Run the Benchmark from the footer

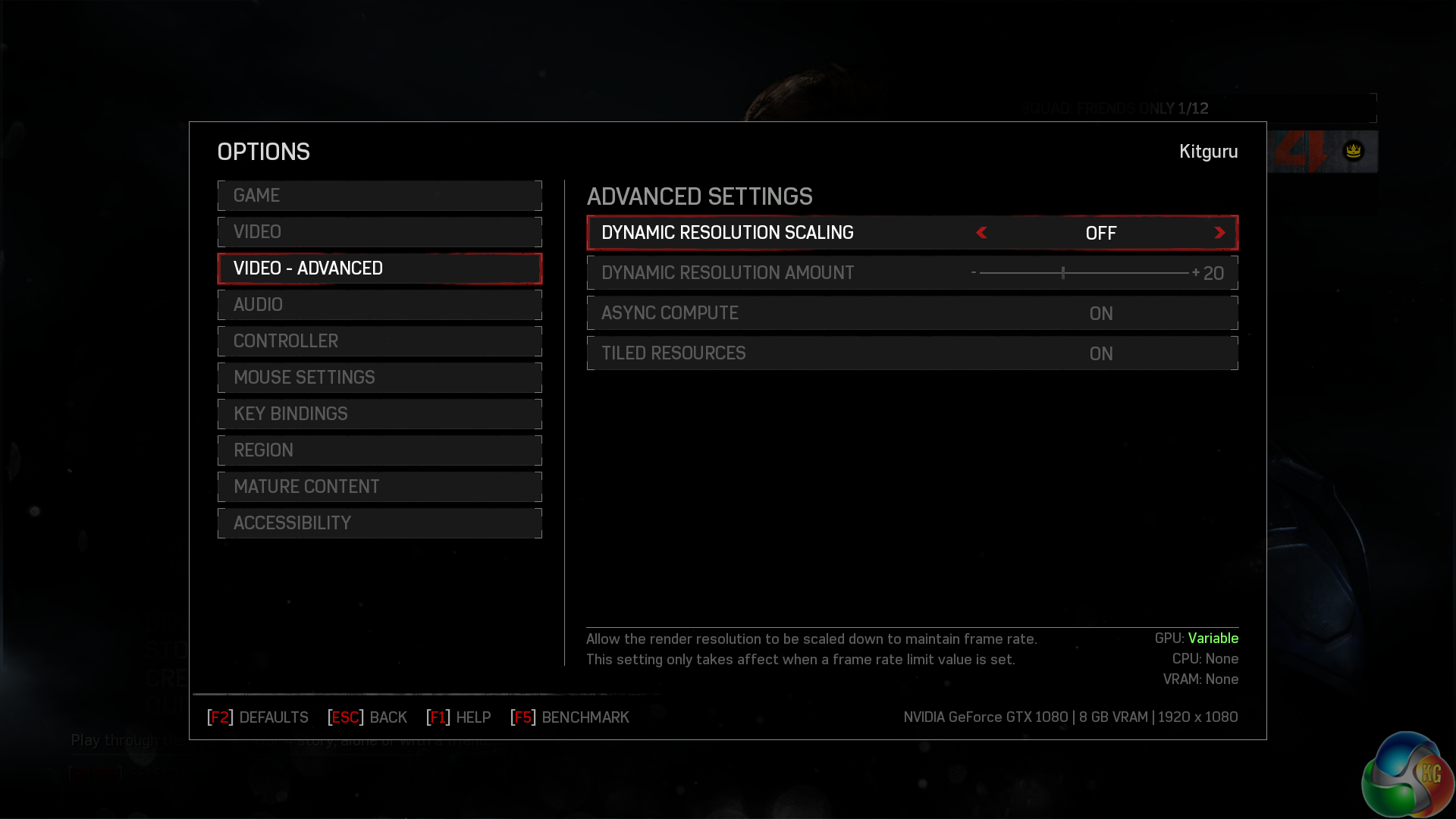click(570, 717)
